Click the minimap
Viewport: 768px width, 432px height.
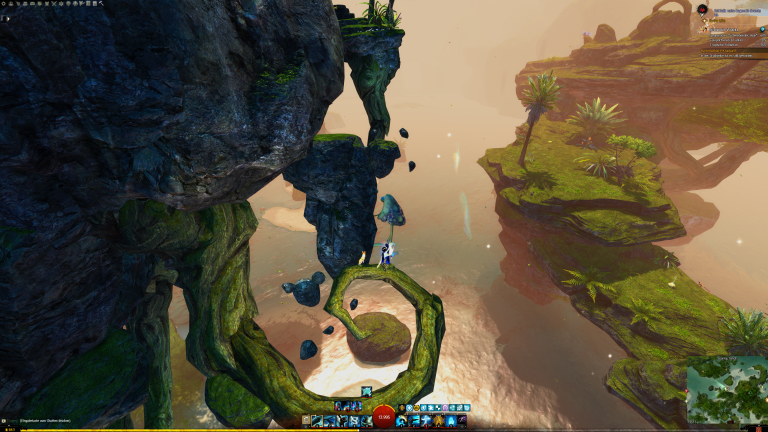click(727, 391)
